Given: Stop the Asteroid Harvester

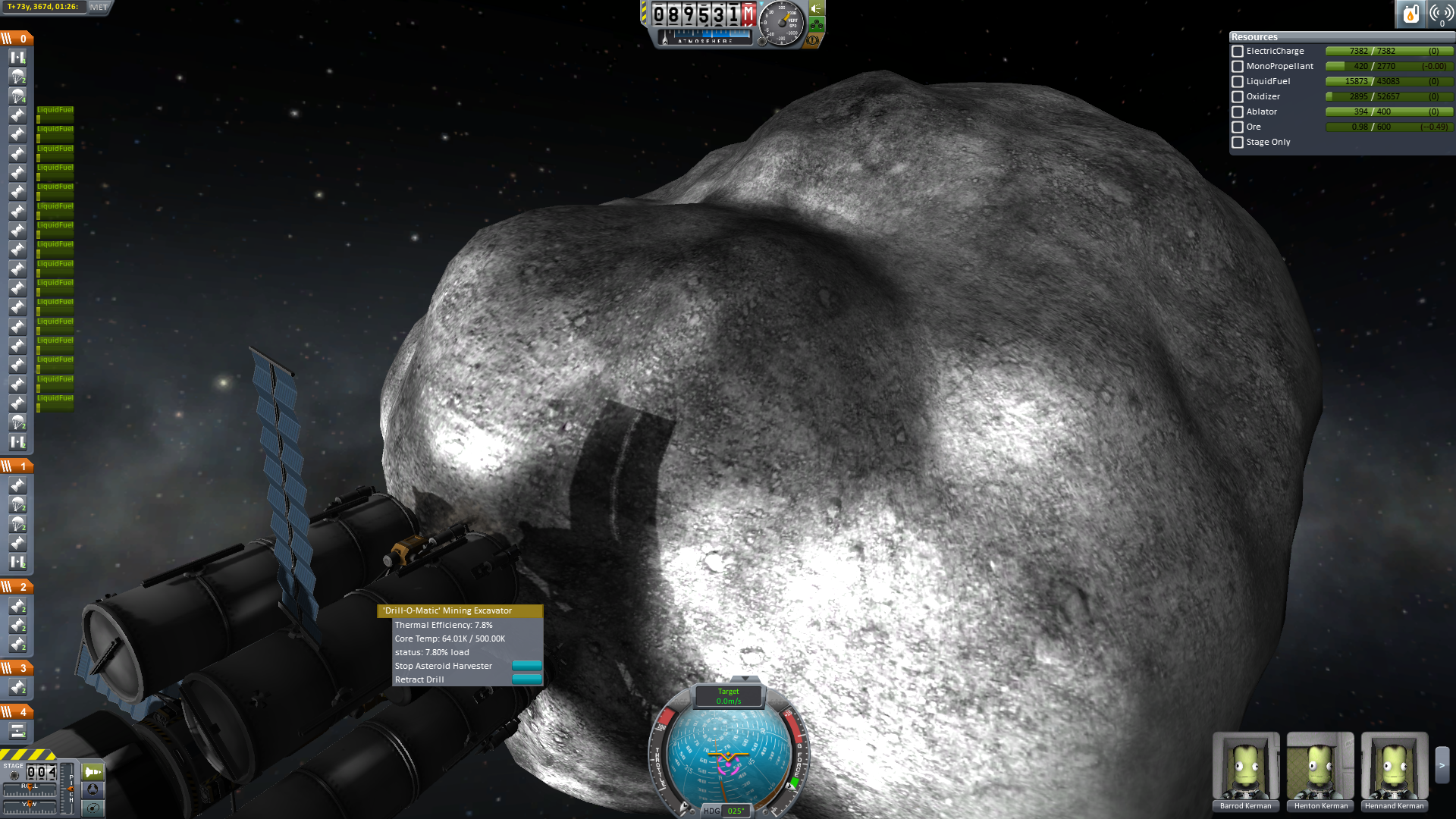Looking at the screenshot, I should tap(526, 666).
